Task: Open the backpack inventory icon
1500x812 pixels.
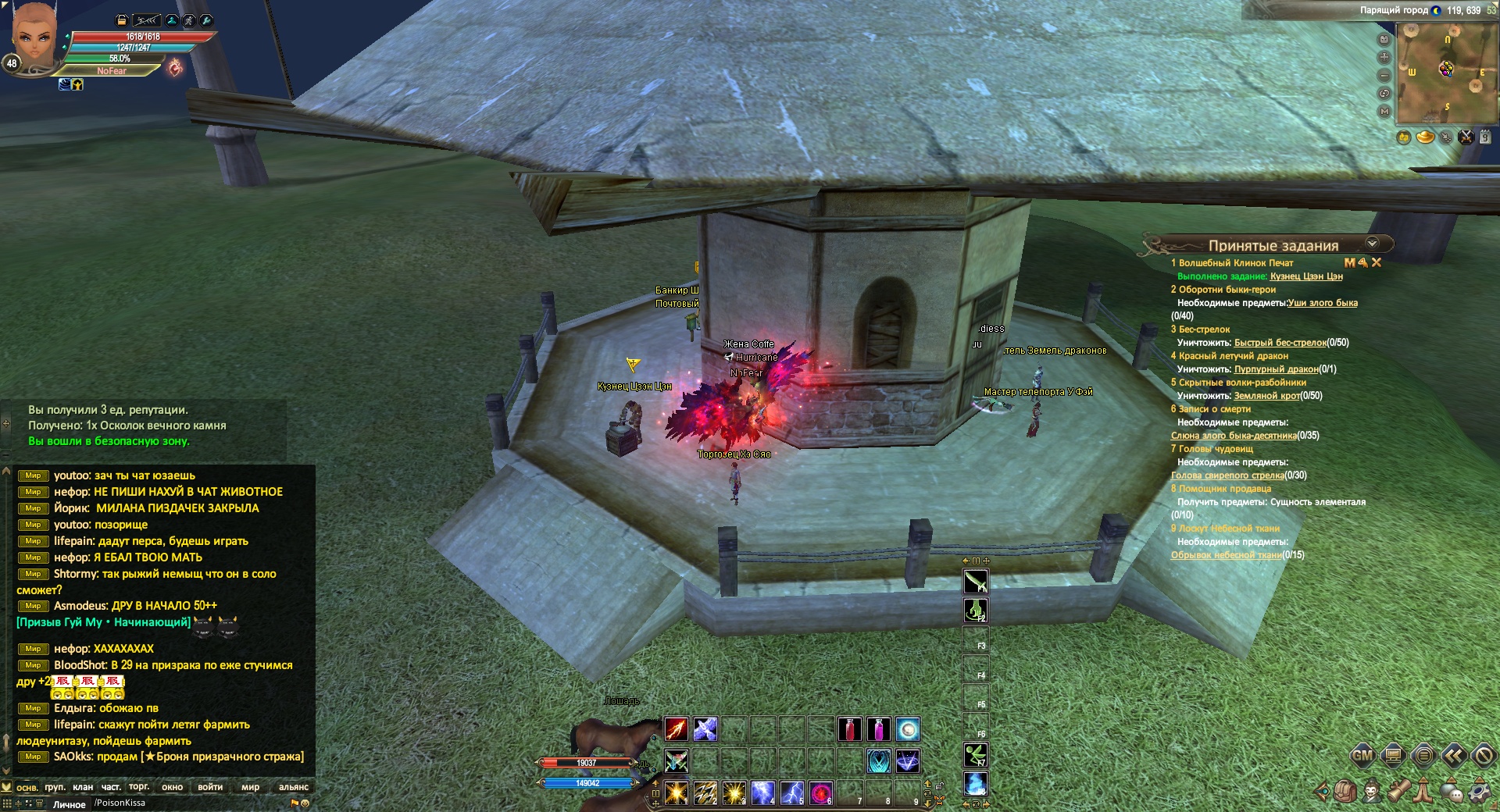Action: [1345, 792]
